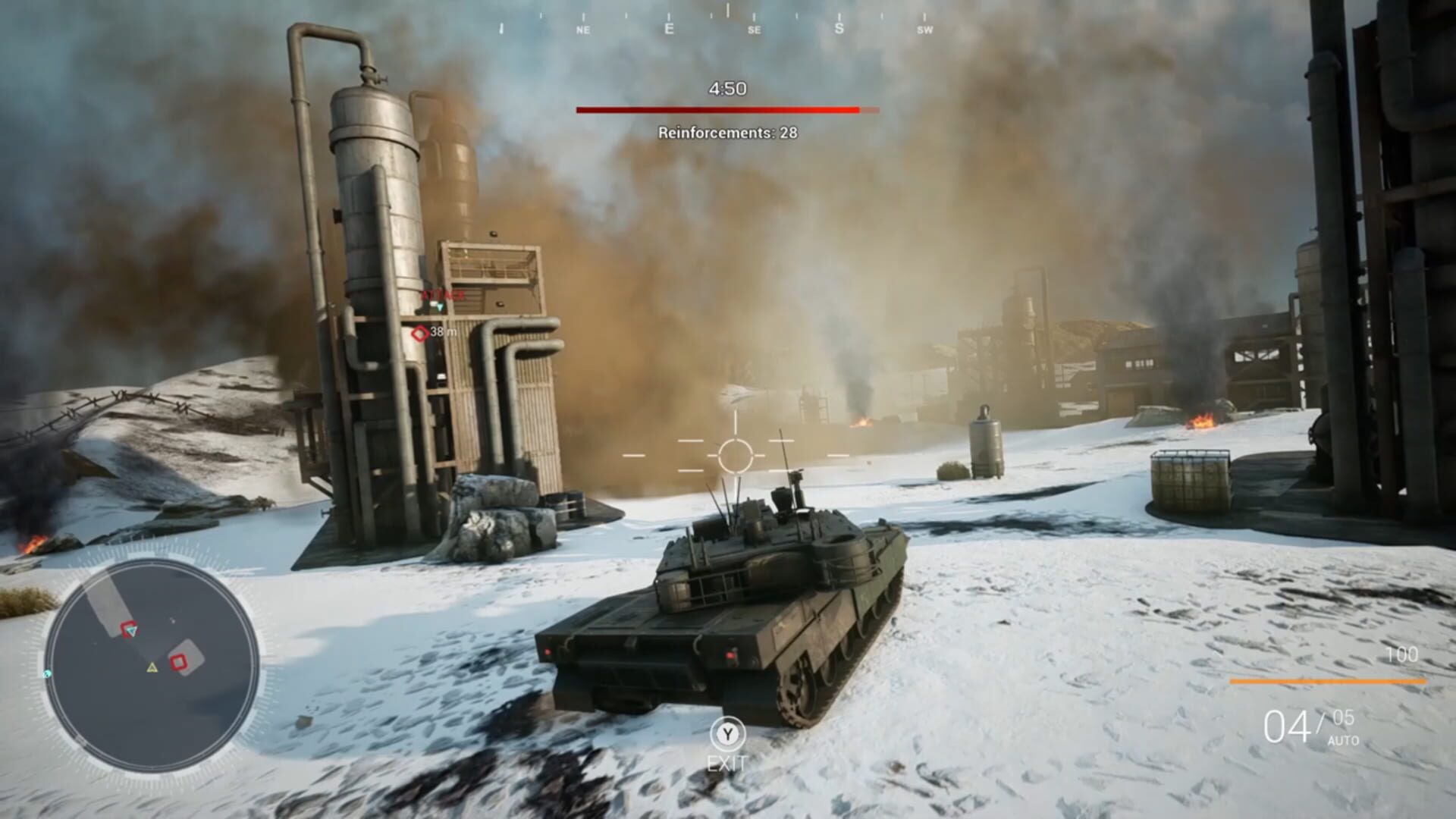
Task: Click the 4:50 match timer
Action: pos(726,89)
